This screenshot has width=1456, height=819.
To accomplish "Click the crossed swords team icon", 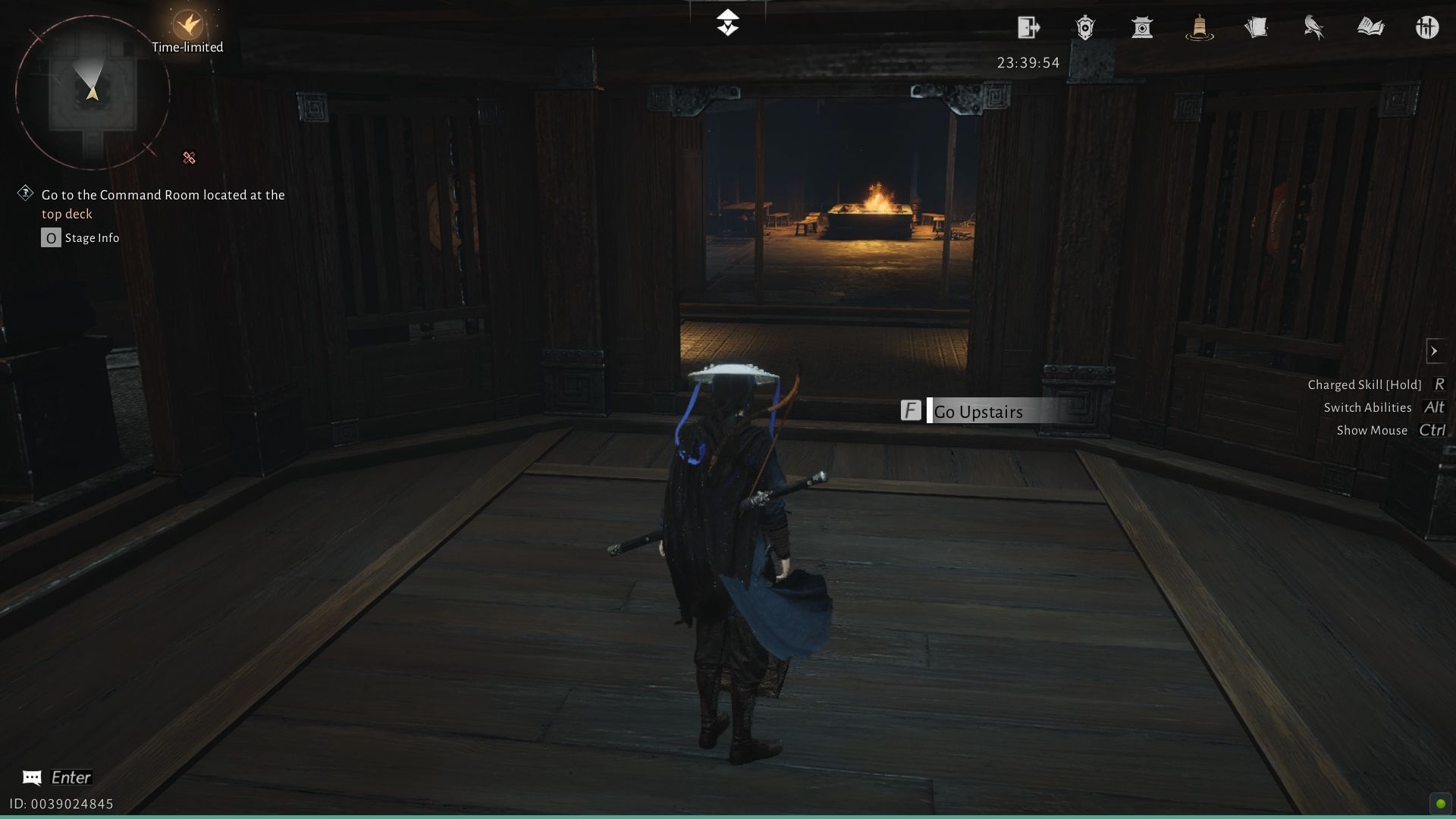I will coord(1428,27).
